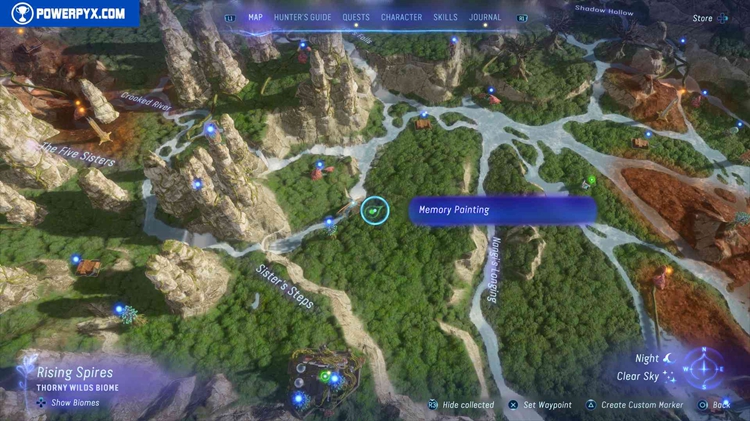The image size is (750, 421).
Task: Go to the Skills tab
Action: coord(446,17)
